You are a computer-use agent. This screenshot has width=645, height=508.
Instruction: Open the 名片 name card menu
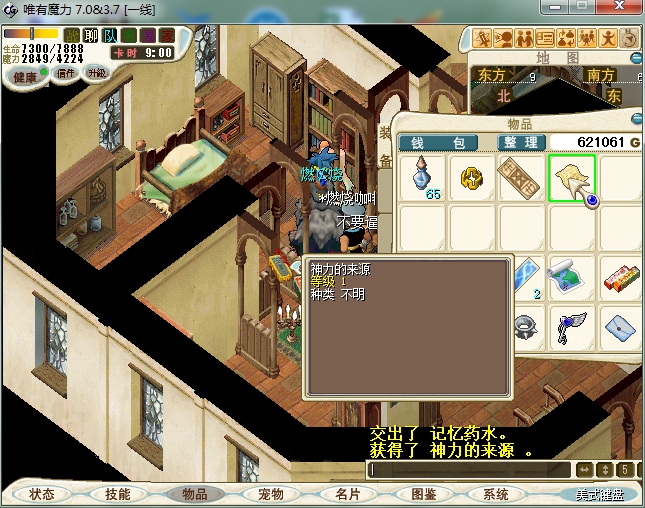pos(347,494)
